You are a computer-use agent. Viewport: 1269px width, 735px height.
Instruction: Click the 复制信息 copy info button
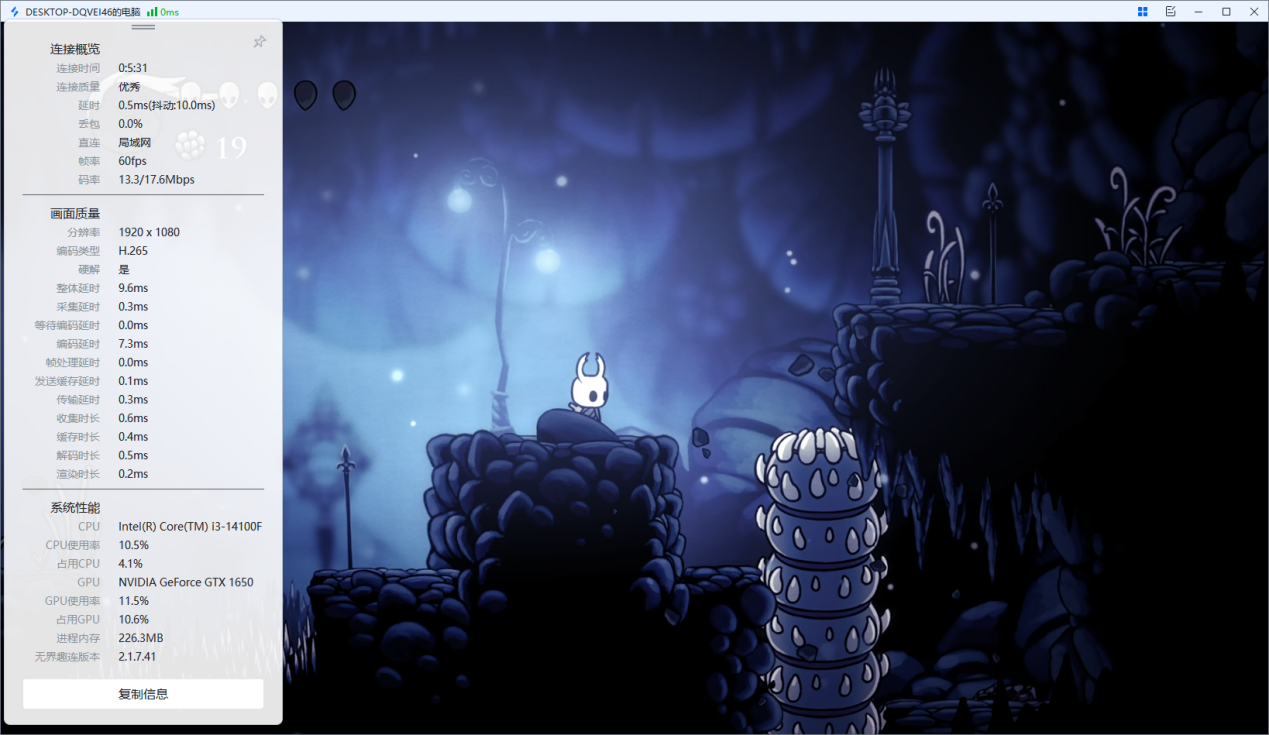[x=143, y=694]
